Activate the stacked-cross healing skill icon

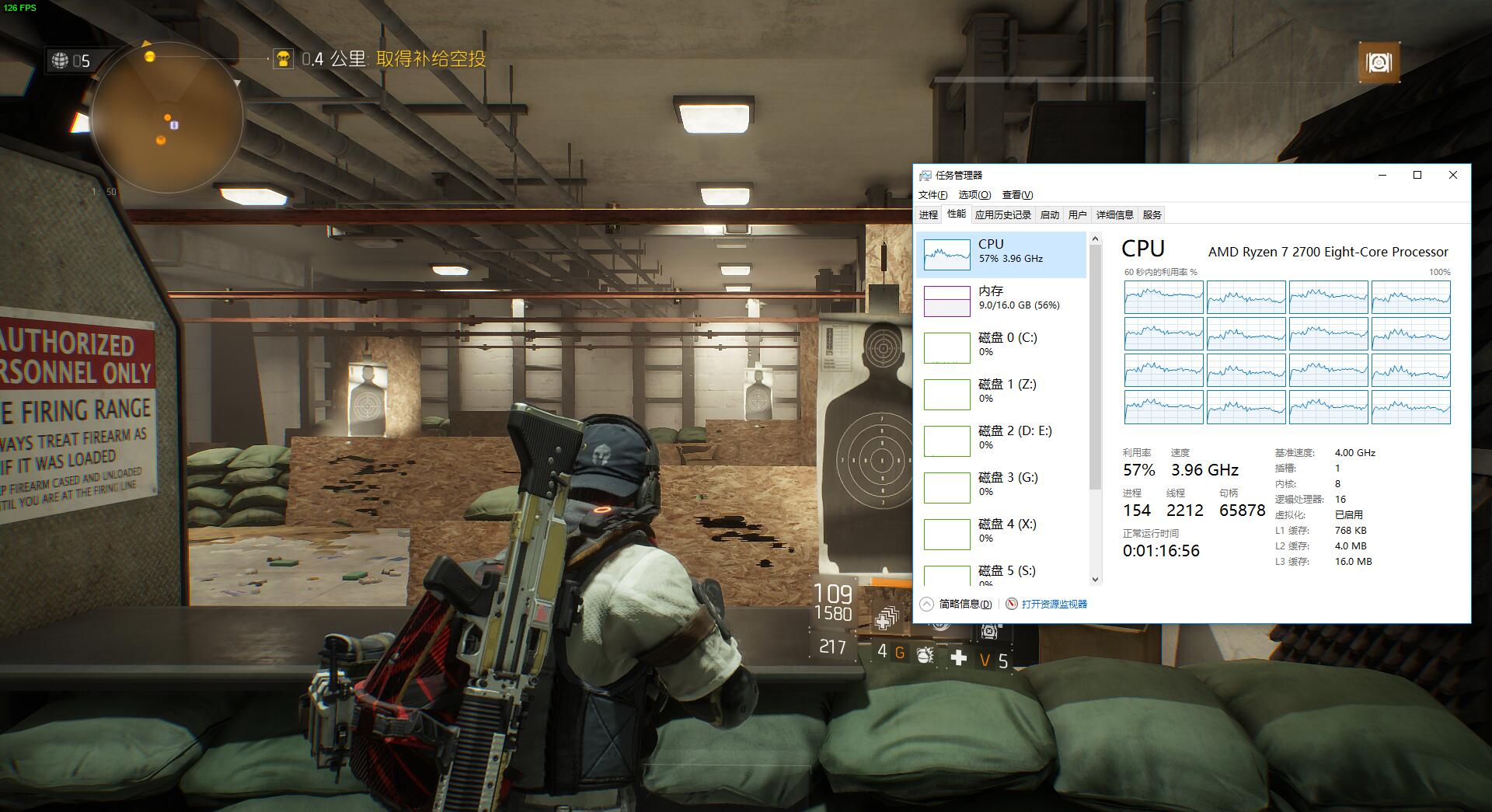886,619
